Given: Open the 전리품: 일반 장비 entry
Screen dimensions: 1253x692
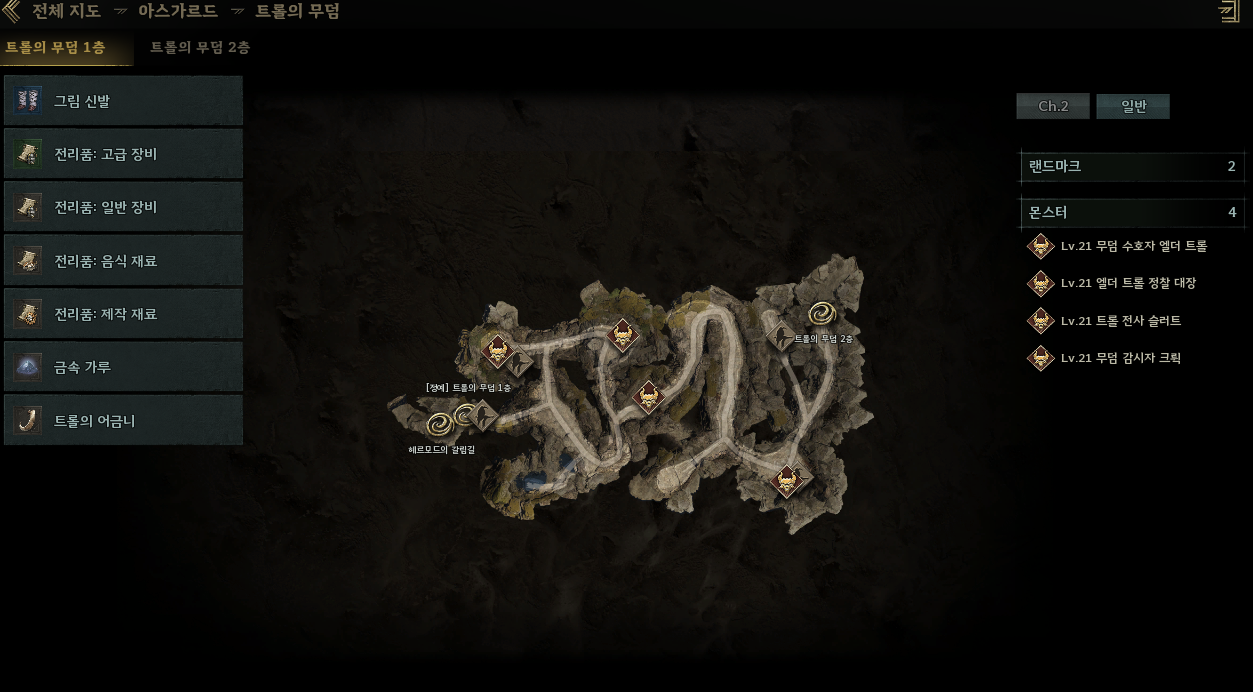Looking at the screenshot, I should 124,207.
